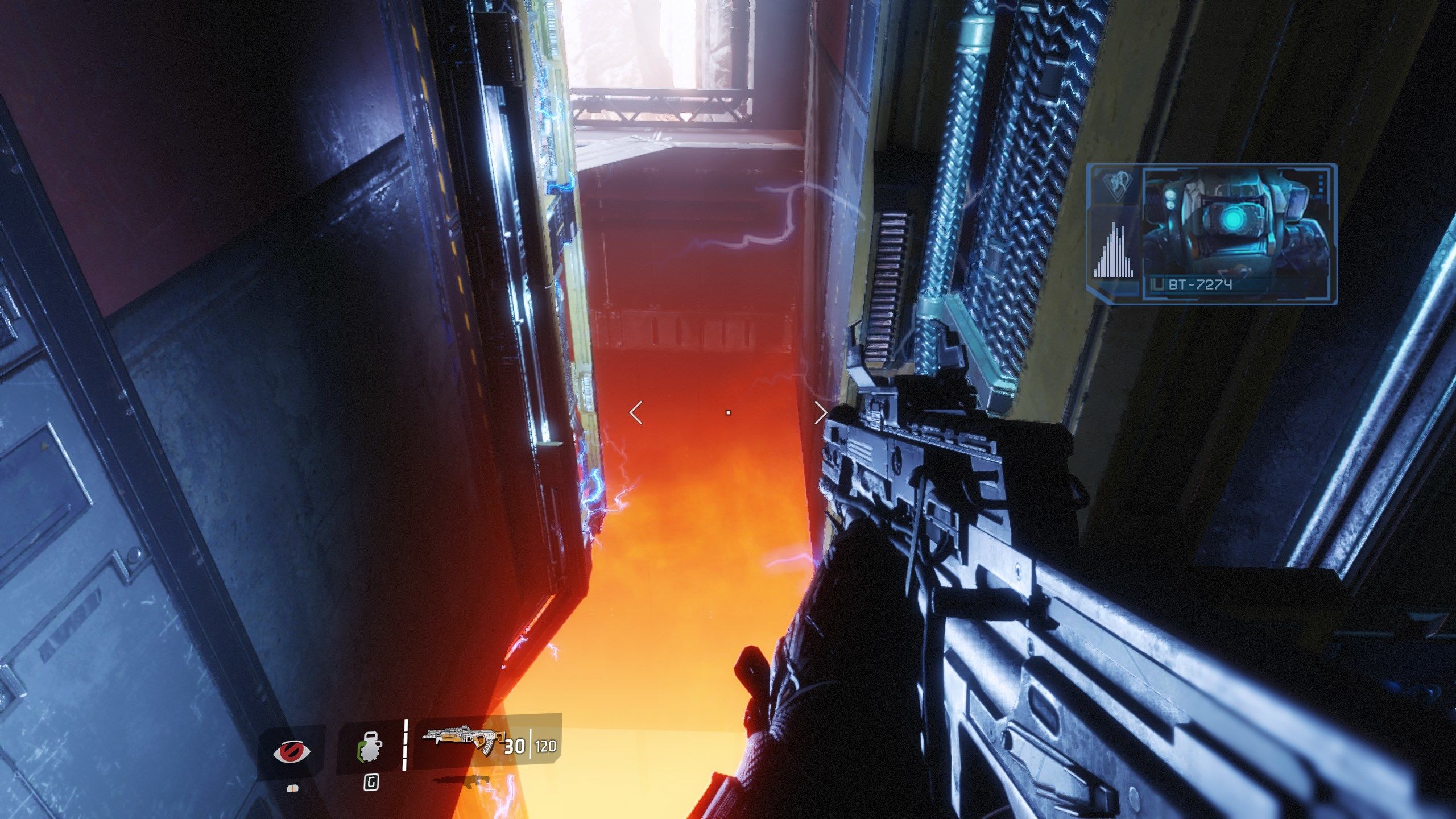Image resolution: width=1456 pixels, height=819 pixels.
Task: Expand the right crosshair chevron
Action: coord(820,413)
